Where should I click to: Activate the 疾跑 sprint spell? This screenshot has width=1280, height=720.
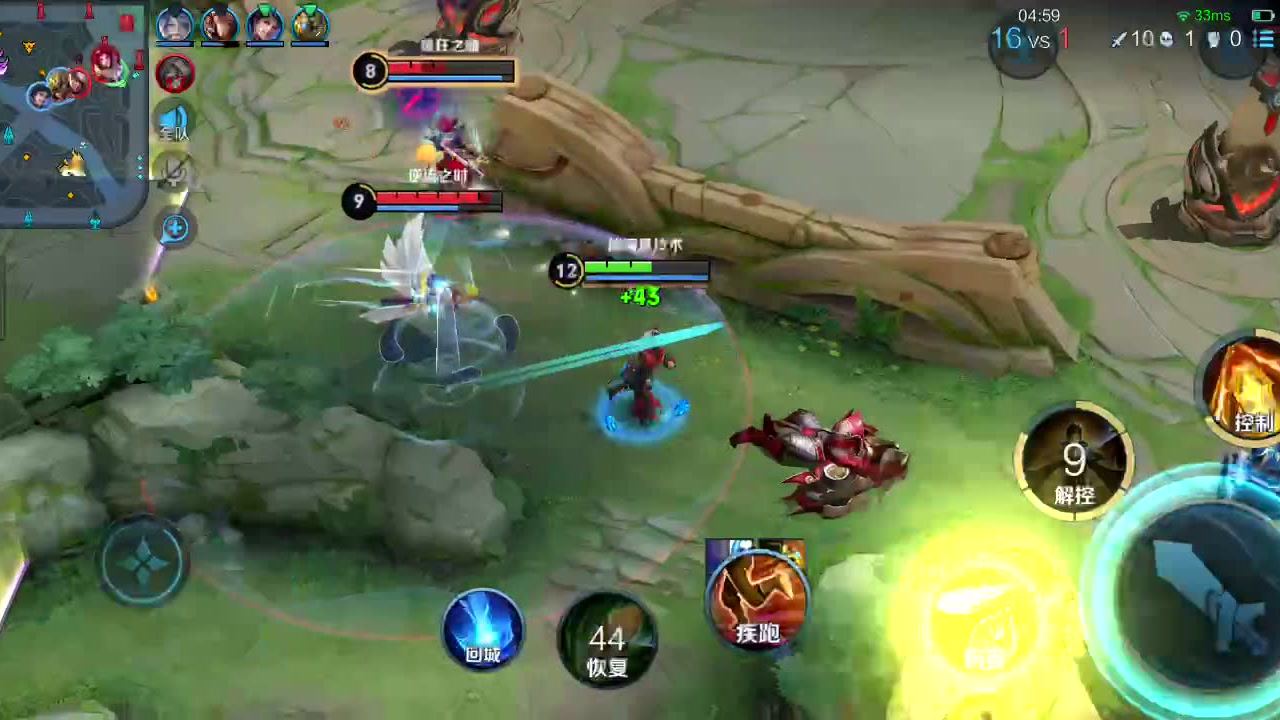pyautogui.click(x=757, y=597)
